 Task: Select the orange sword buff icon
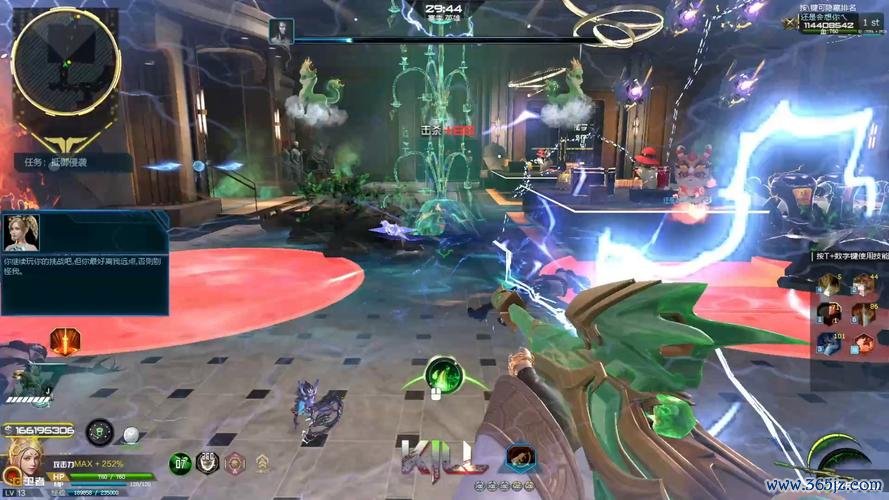point(65,342)
